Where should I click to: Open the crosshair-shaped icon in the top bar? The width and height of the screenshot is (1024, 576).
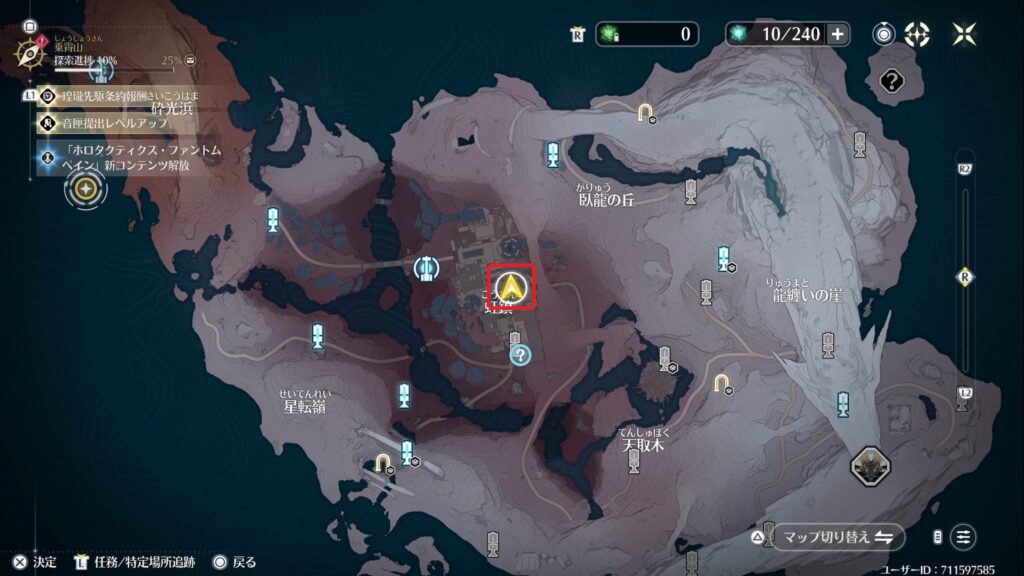tap(917, 34)
